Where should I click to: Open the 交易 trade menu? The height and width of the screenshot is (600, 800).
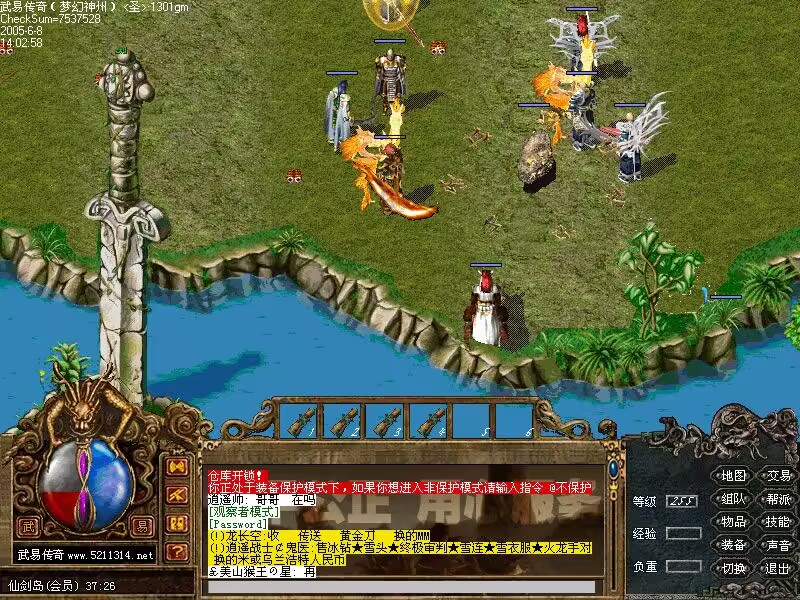[x=778, y=475]
